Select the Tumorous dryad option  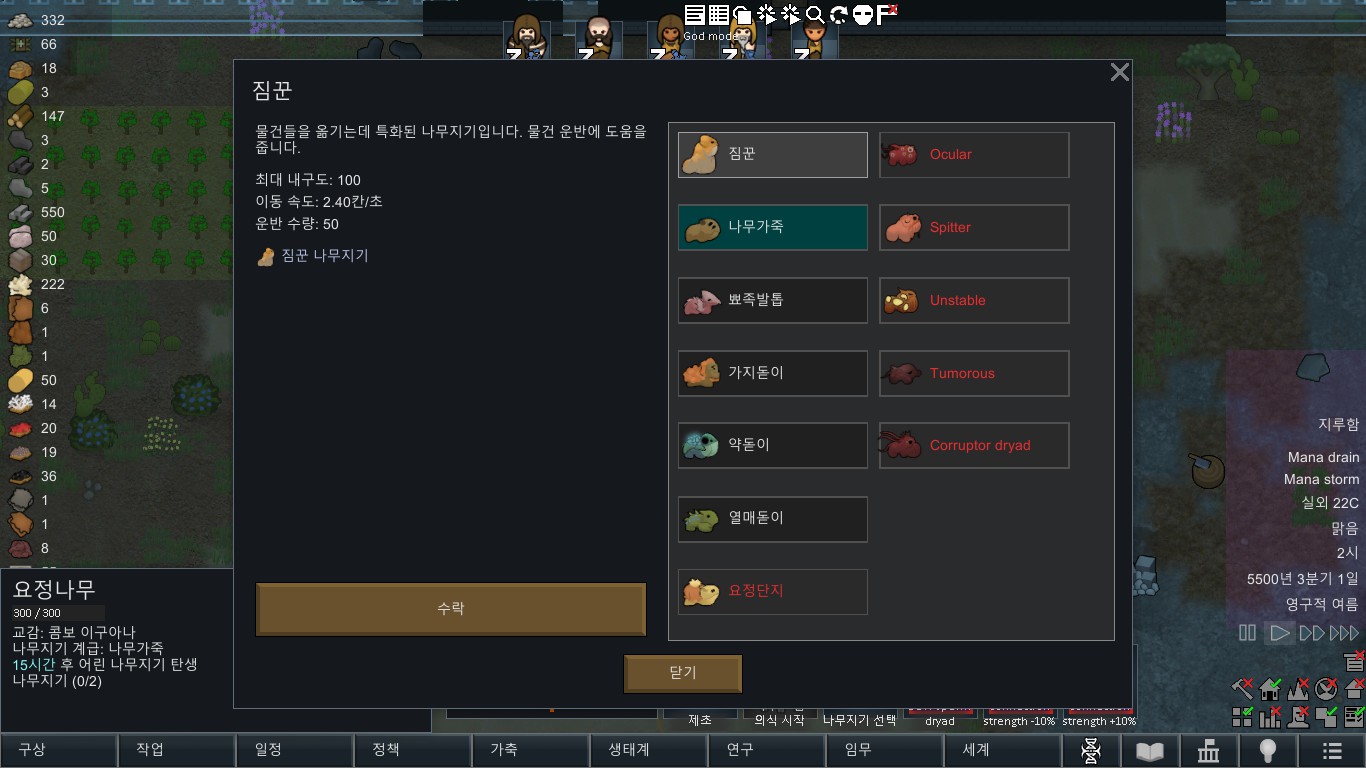point(974,373)
